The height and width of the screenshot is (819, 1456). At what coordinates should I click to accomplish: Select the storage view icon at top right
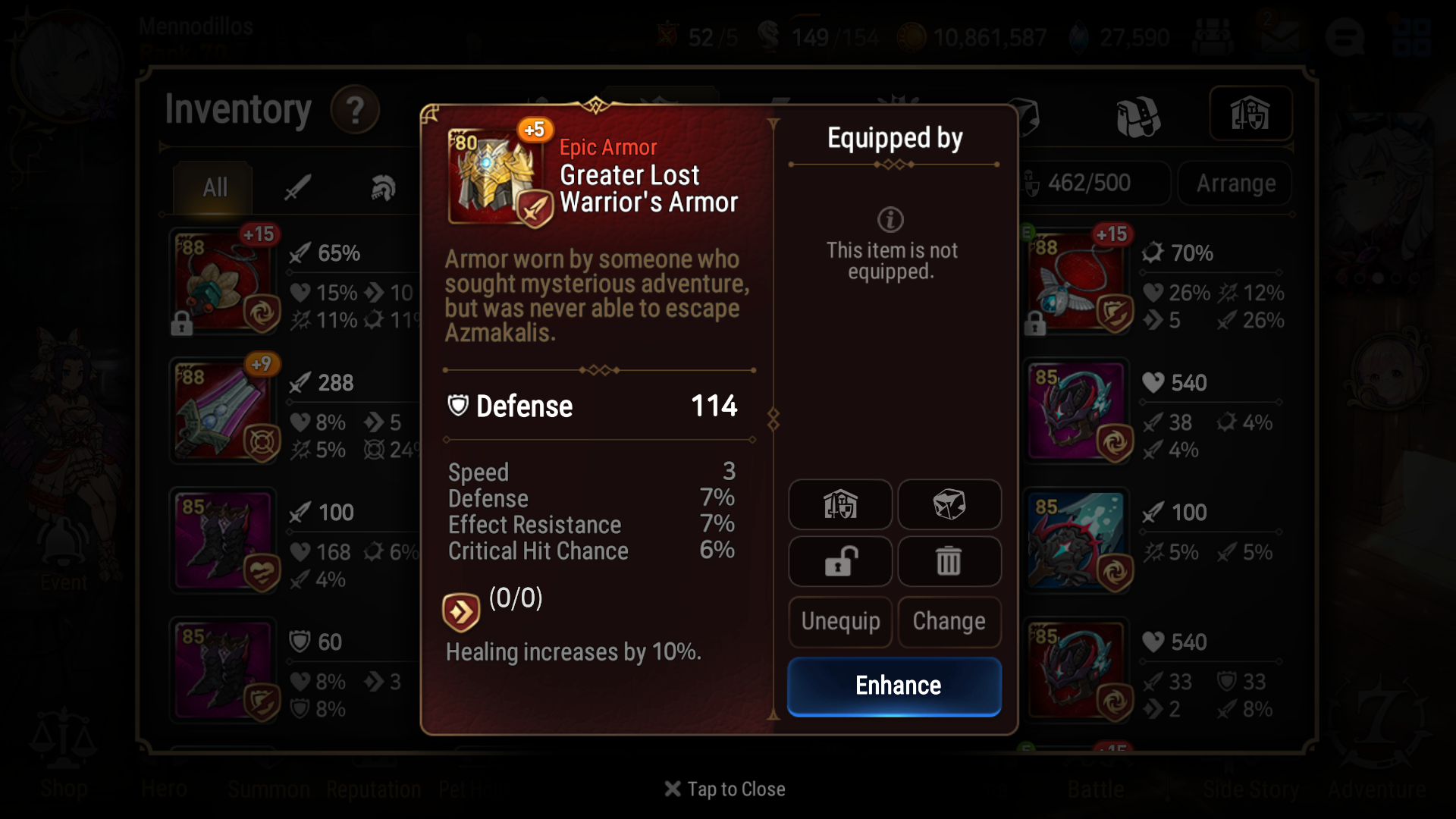1250,115
